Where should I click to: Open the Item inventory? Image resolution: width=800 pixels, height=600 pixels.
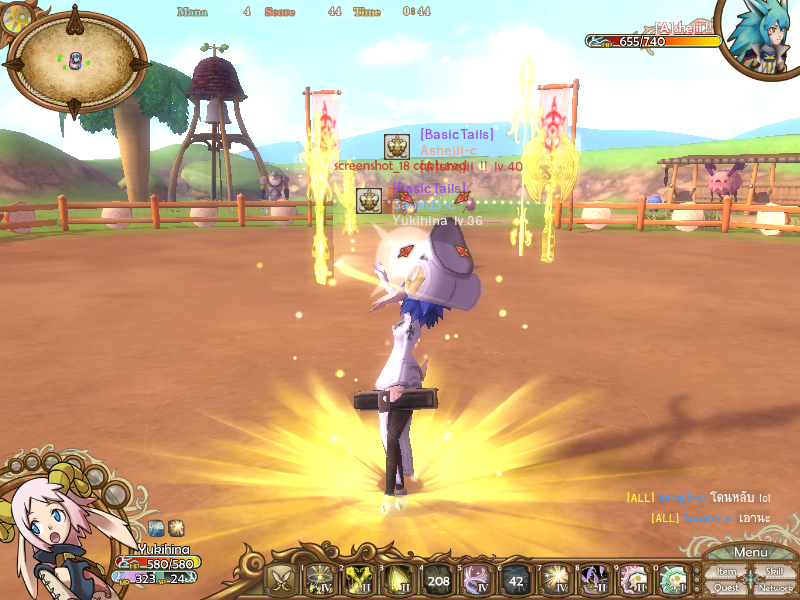[727, 572]
